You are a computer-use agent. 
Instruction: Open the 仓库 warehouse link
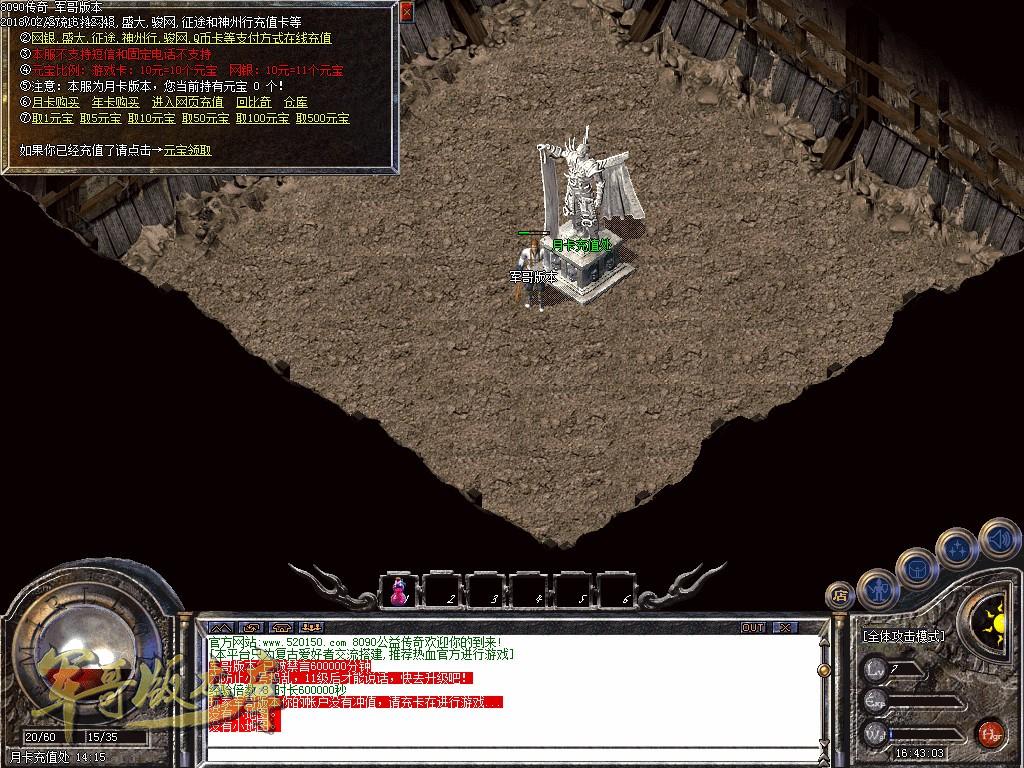click(295, 102)
